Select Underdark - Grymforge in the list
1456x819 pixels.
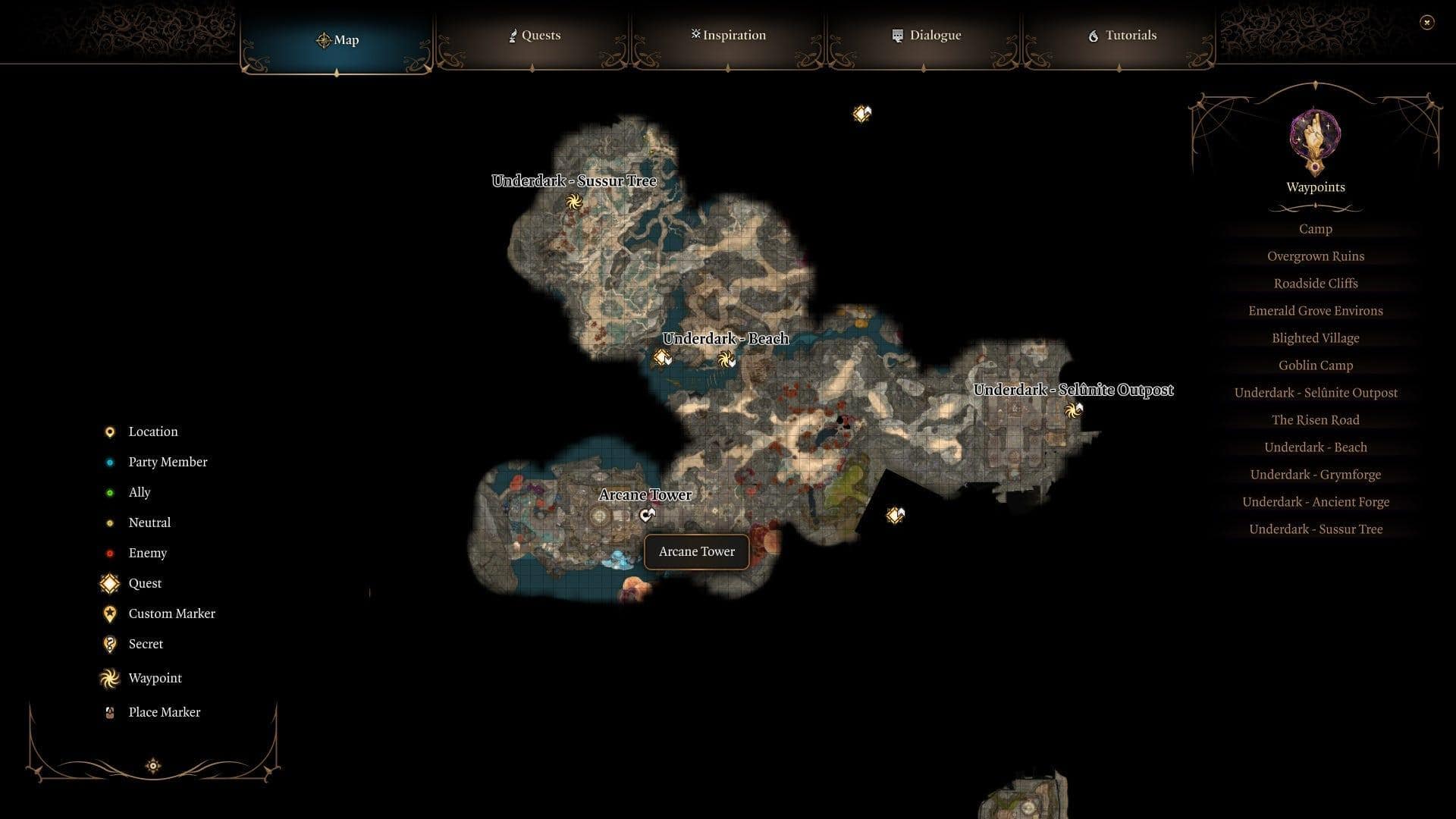[1315, 475]
